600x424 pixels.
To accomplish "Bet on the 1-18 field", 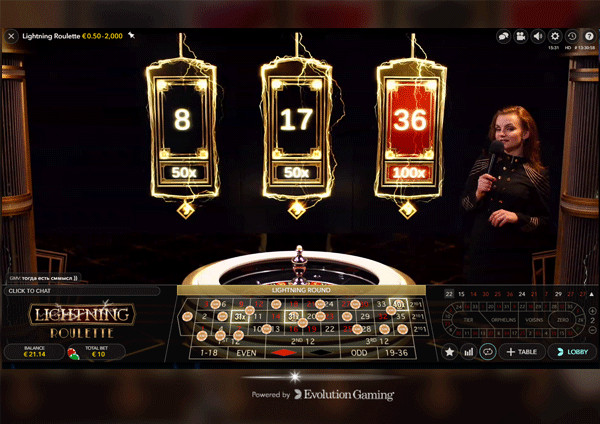I will 209,352.
